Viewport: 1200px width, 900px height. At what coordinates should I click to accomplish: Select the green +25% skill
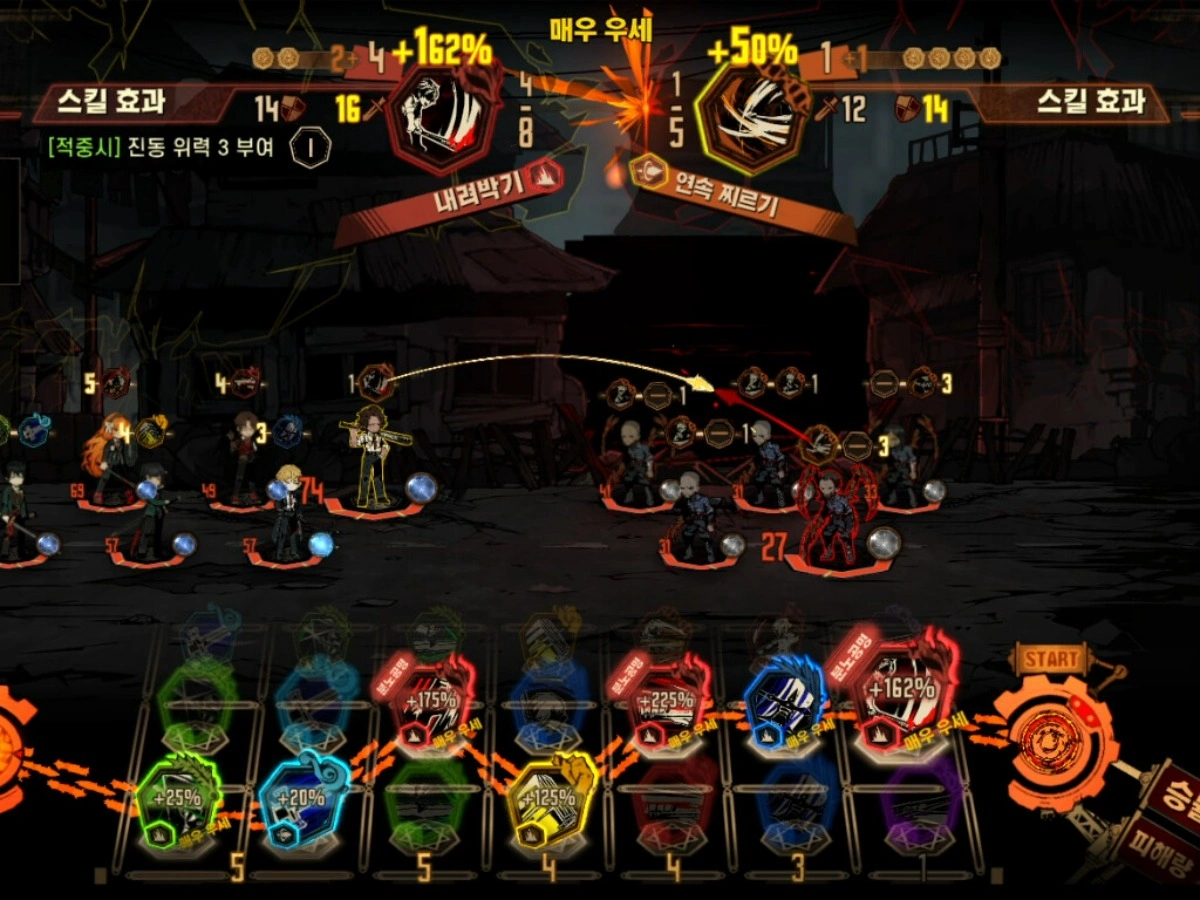coord(181,798)
